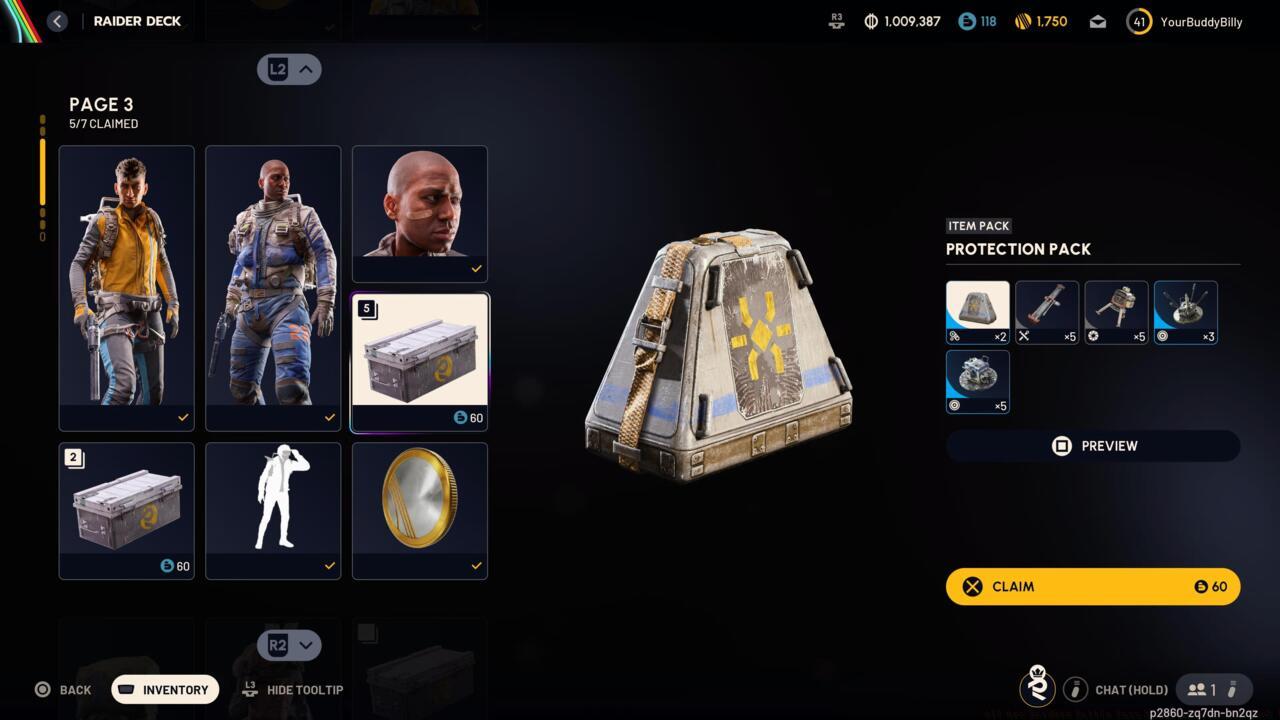This screenshot has width=1280, height=720.
Task: Select the antitank turret thumbnail showing x3
Action: tap(1185, 311)
